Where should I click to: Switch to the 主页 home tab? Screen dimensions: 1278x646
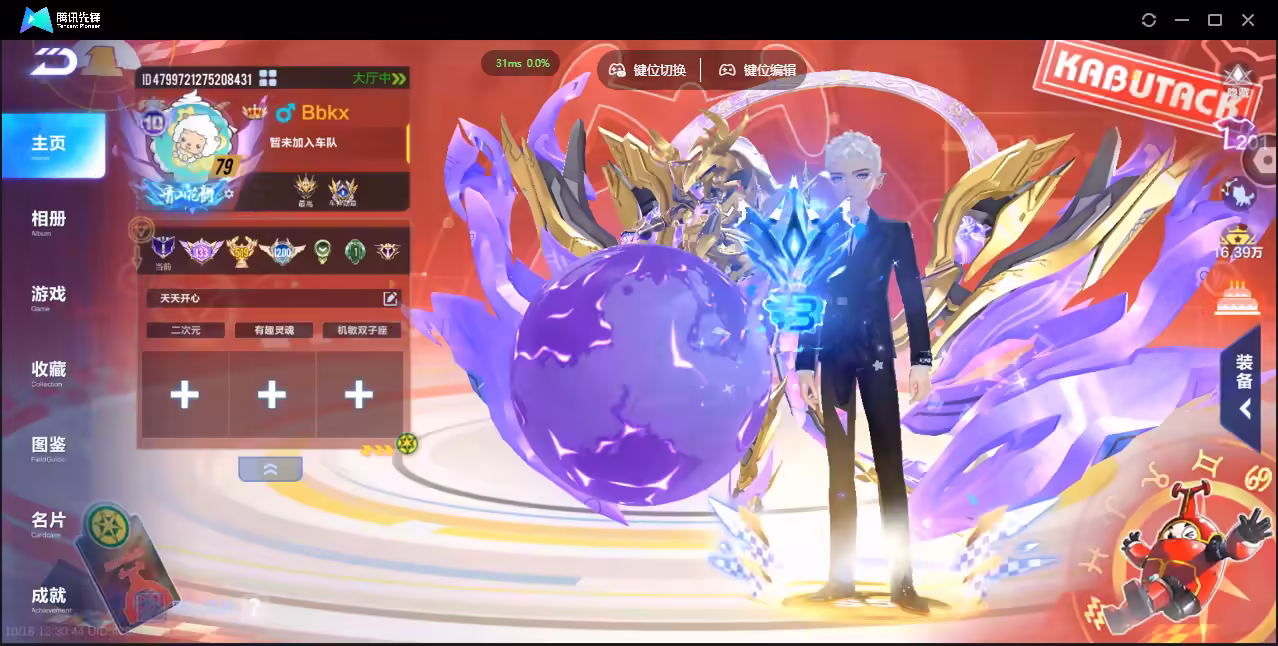click(x=50, y=145)
